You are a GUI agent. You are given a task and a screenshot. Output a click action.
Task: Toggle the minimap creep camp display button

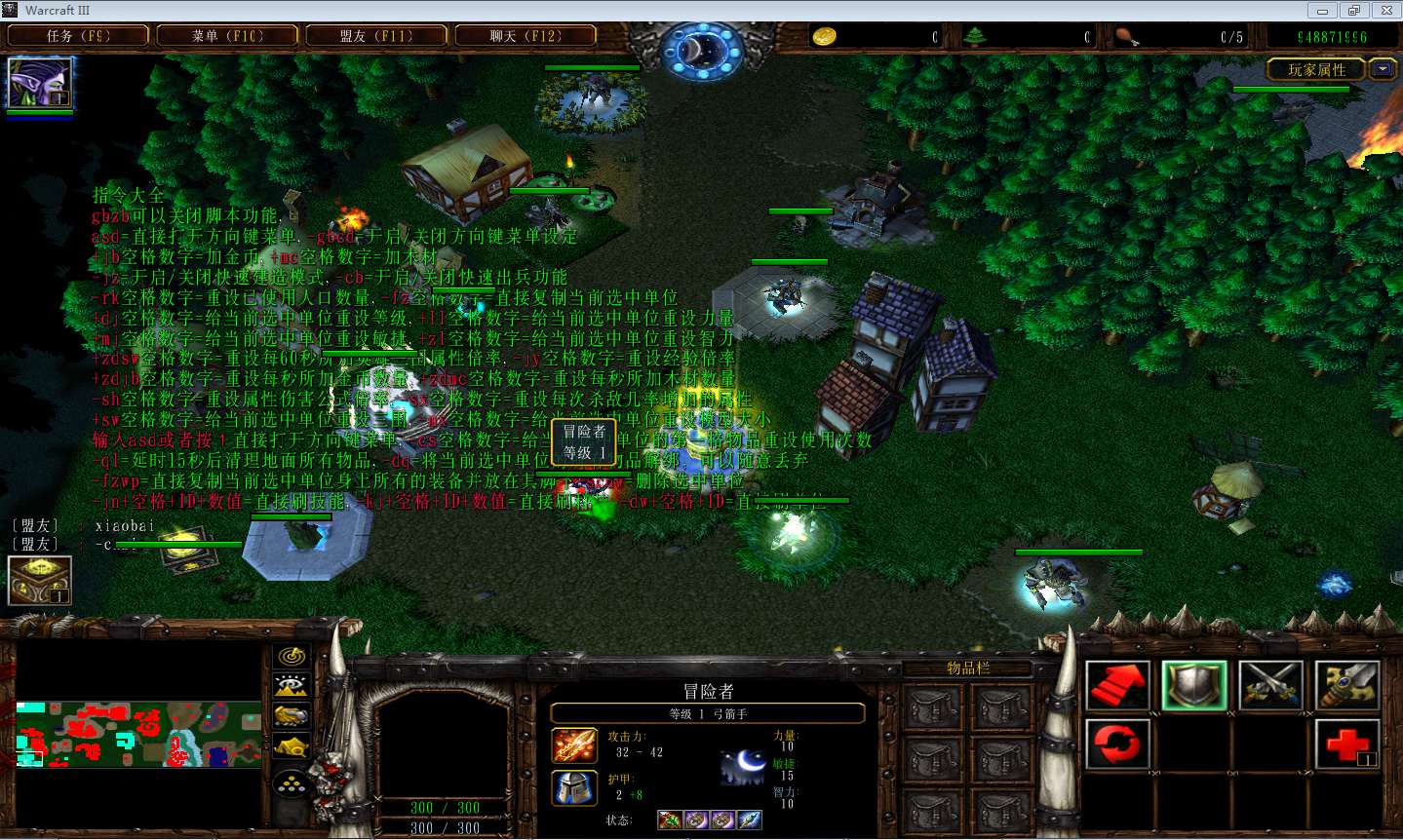coord(292,748)
